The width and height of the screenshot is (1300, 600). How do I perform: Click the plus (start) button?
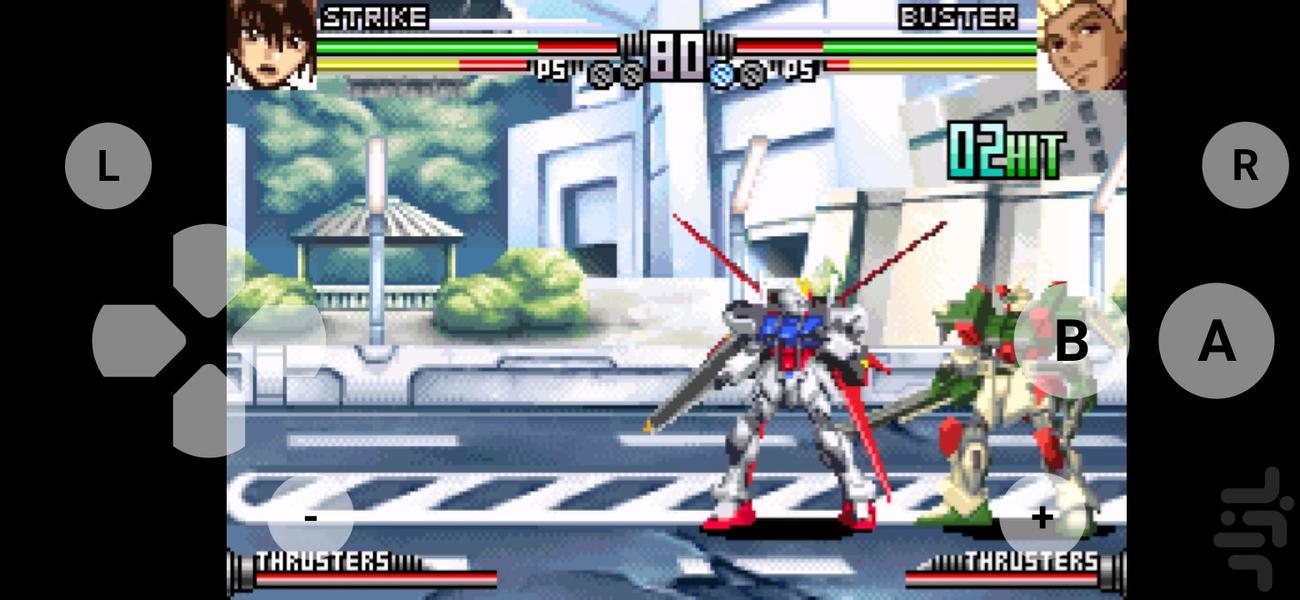click(x=1042, y=517)
